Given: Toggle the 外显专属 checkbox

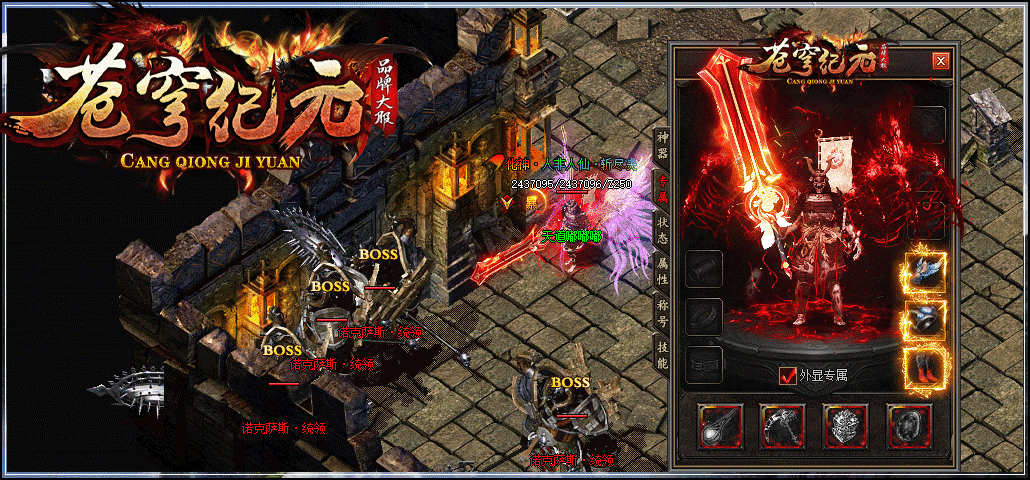Looking at the screenshot, I should 787,376.
